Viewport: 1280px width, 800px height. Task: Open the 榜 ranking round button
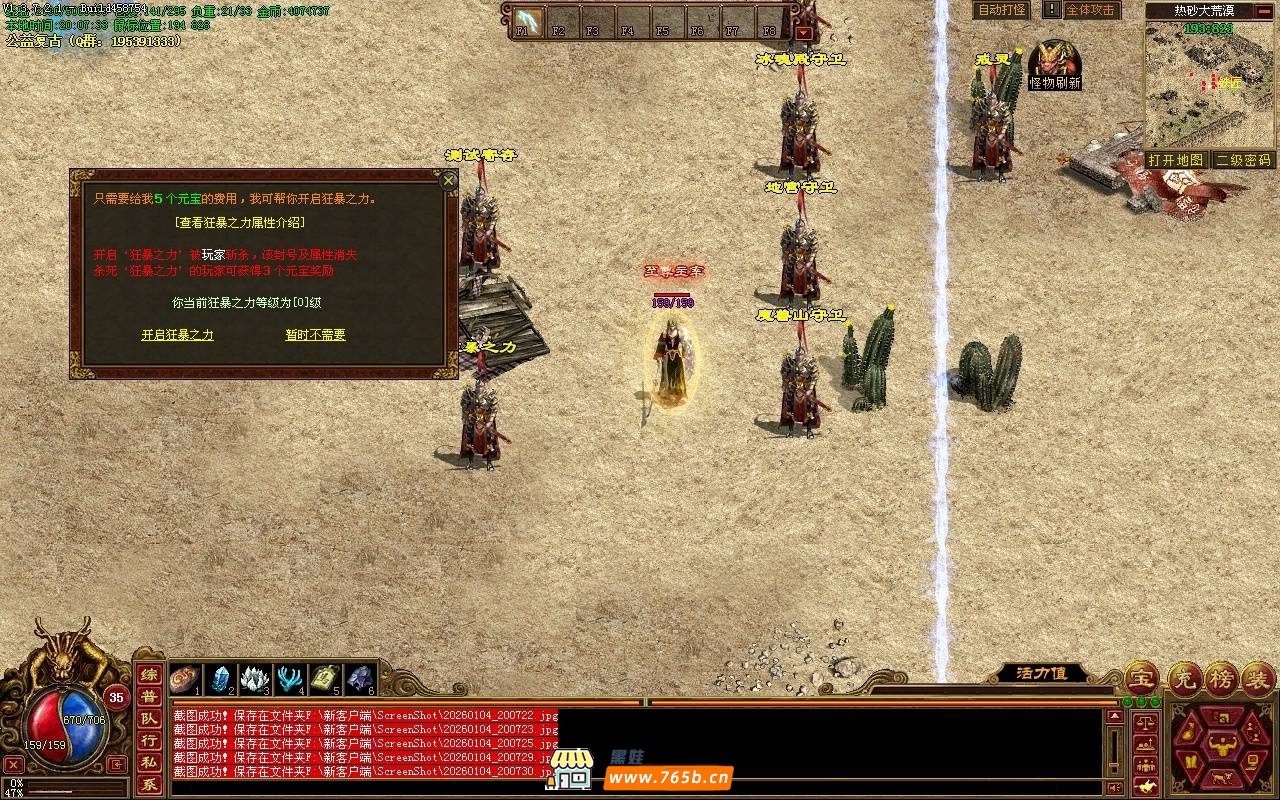click(x=1221, y=679)
